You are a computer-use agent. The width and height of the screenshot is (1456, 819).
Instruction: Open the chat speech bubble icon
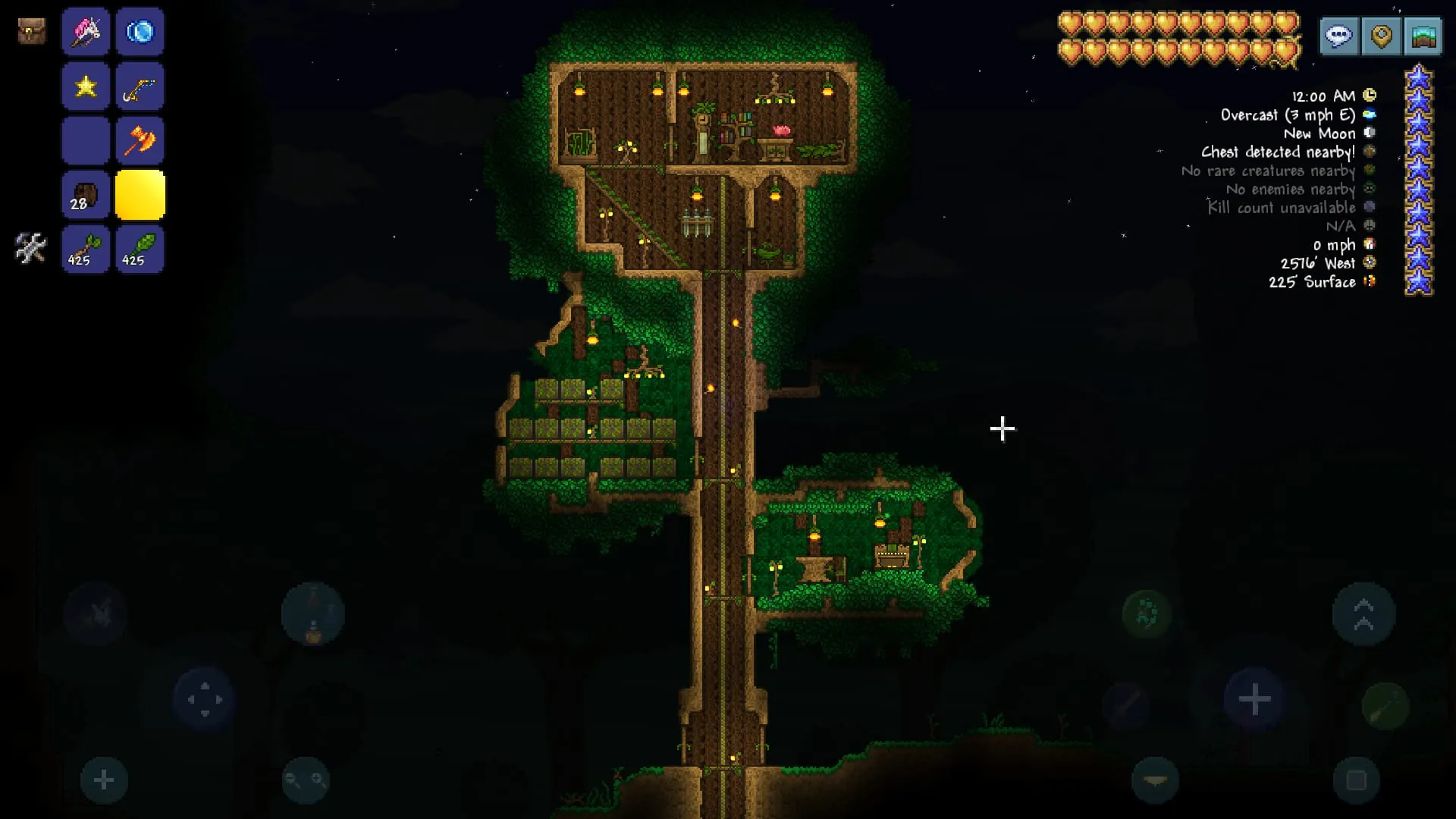(1338, 36)
